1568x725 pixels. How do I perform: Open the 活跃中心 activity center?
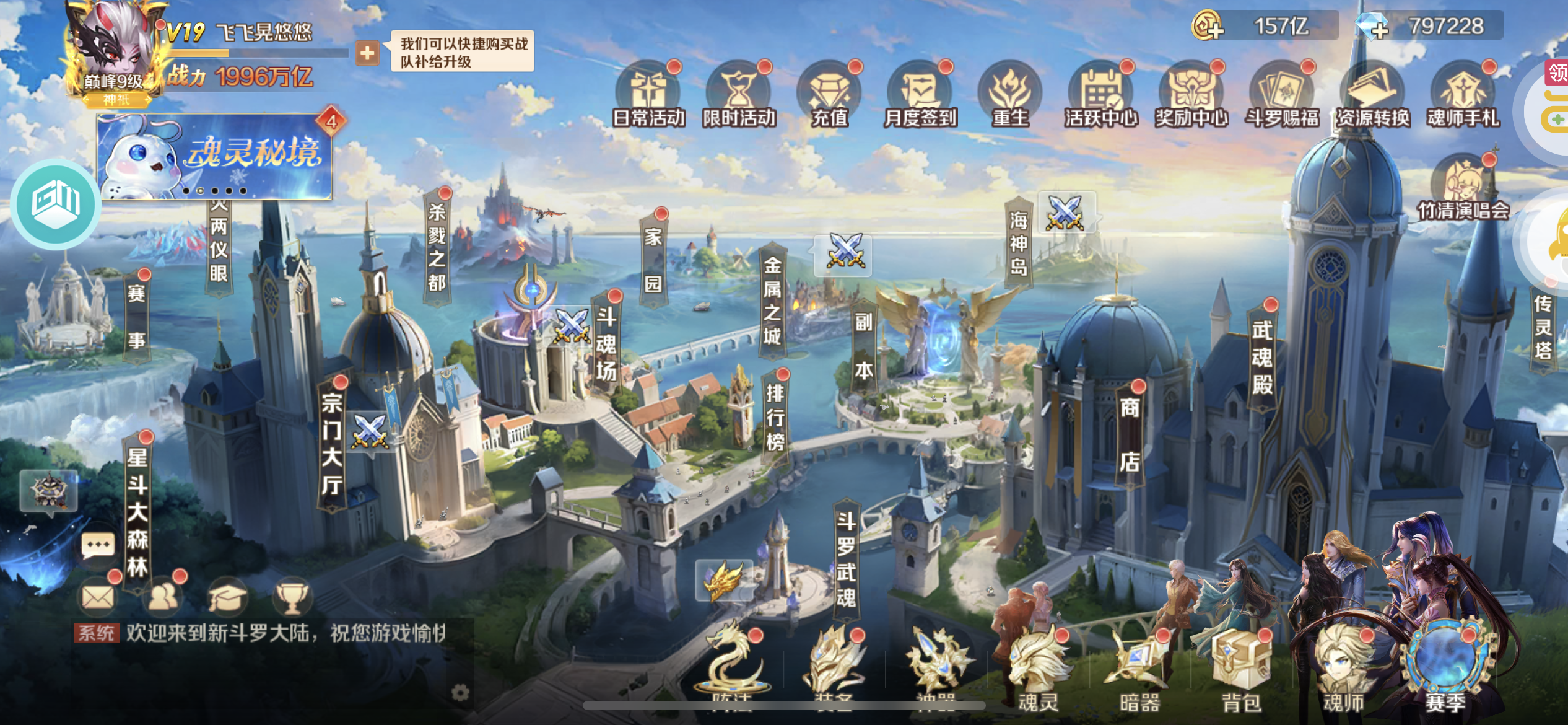[1100, 96]
